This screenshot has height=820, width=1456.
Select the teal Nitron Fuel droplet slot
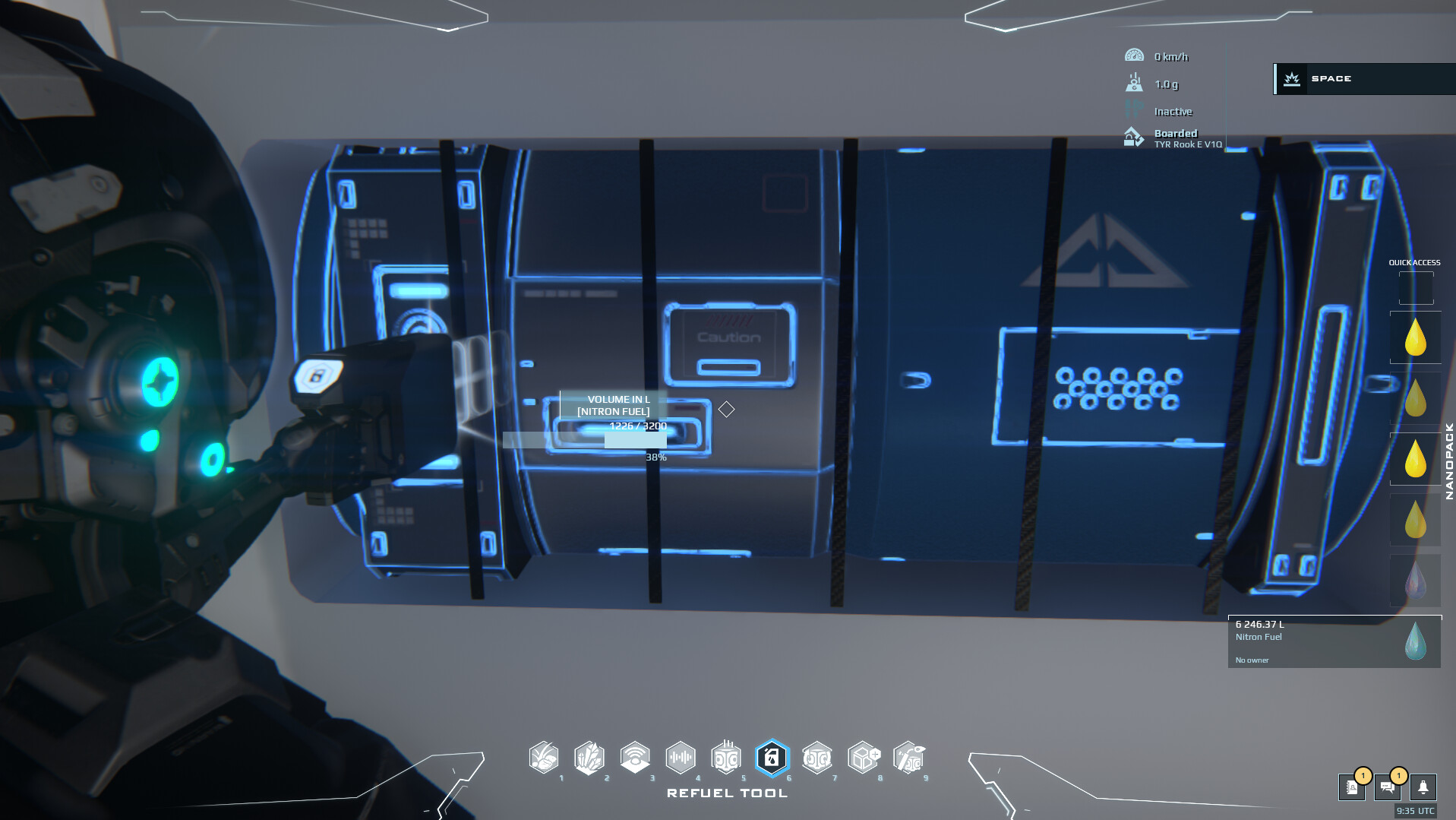[x=1415, y=641]
